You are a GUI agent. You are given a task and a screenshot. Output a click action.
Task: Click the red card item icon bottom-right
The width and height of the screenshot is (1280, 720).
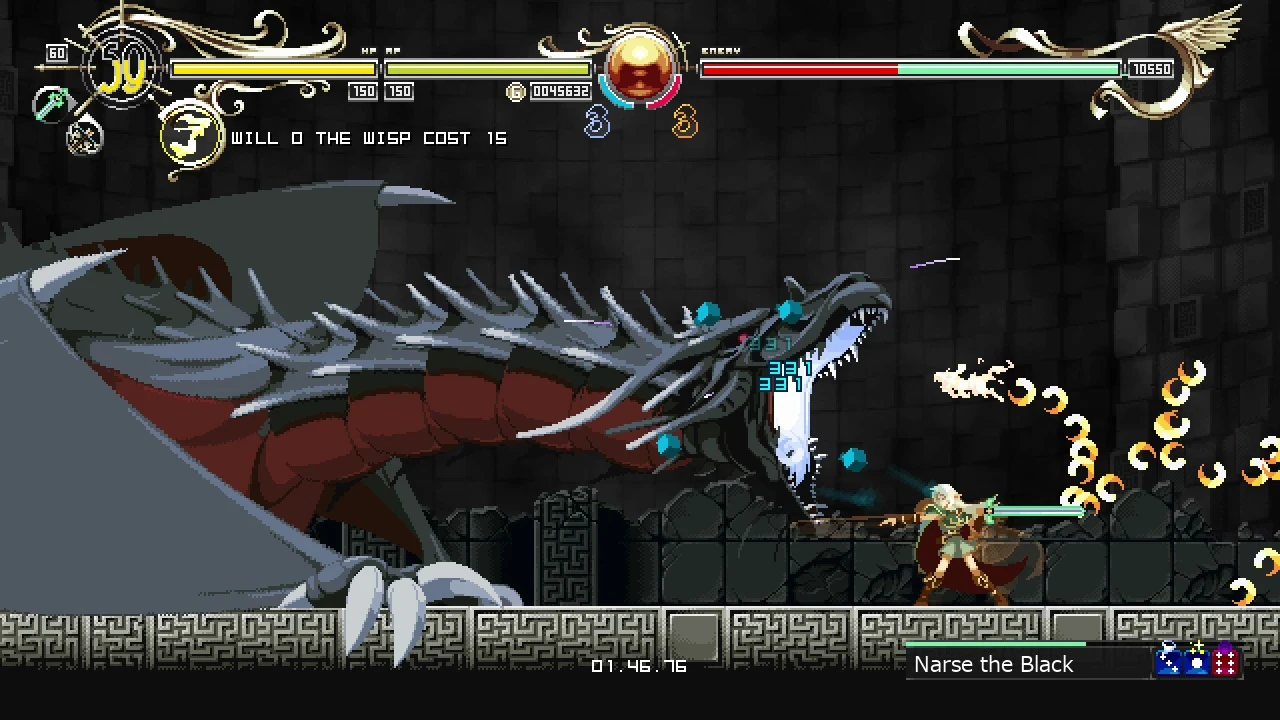coord(1225,661)
